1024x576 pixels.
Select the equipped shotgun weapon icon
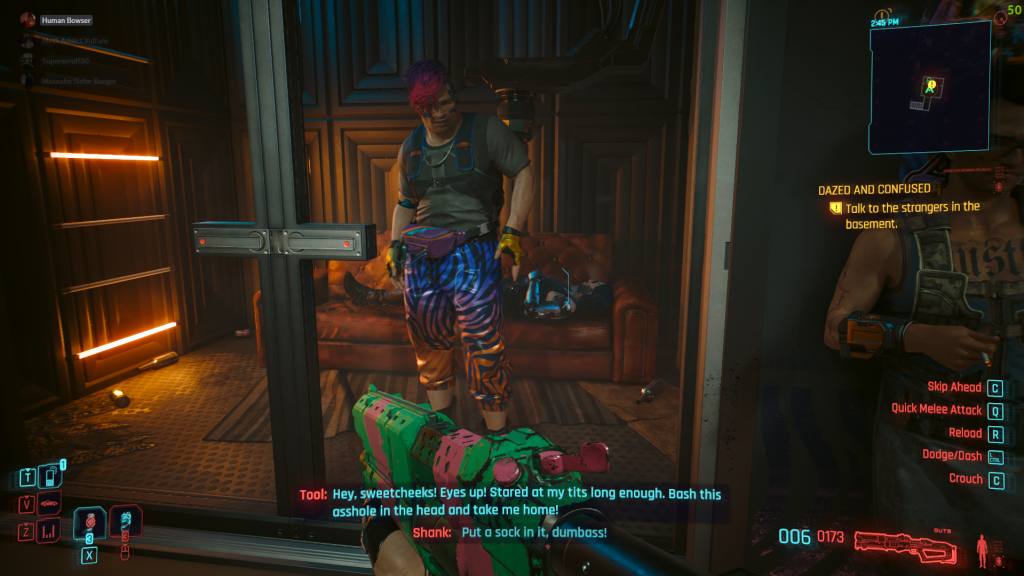(910, 540)
